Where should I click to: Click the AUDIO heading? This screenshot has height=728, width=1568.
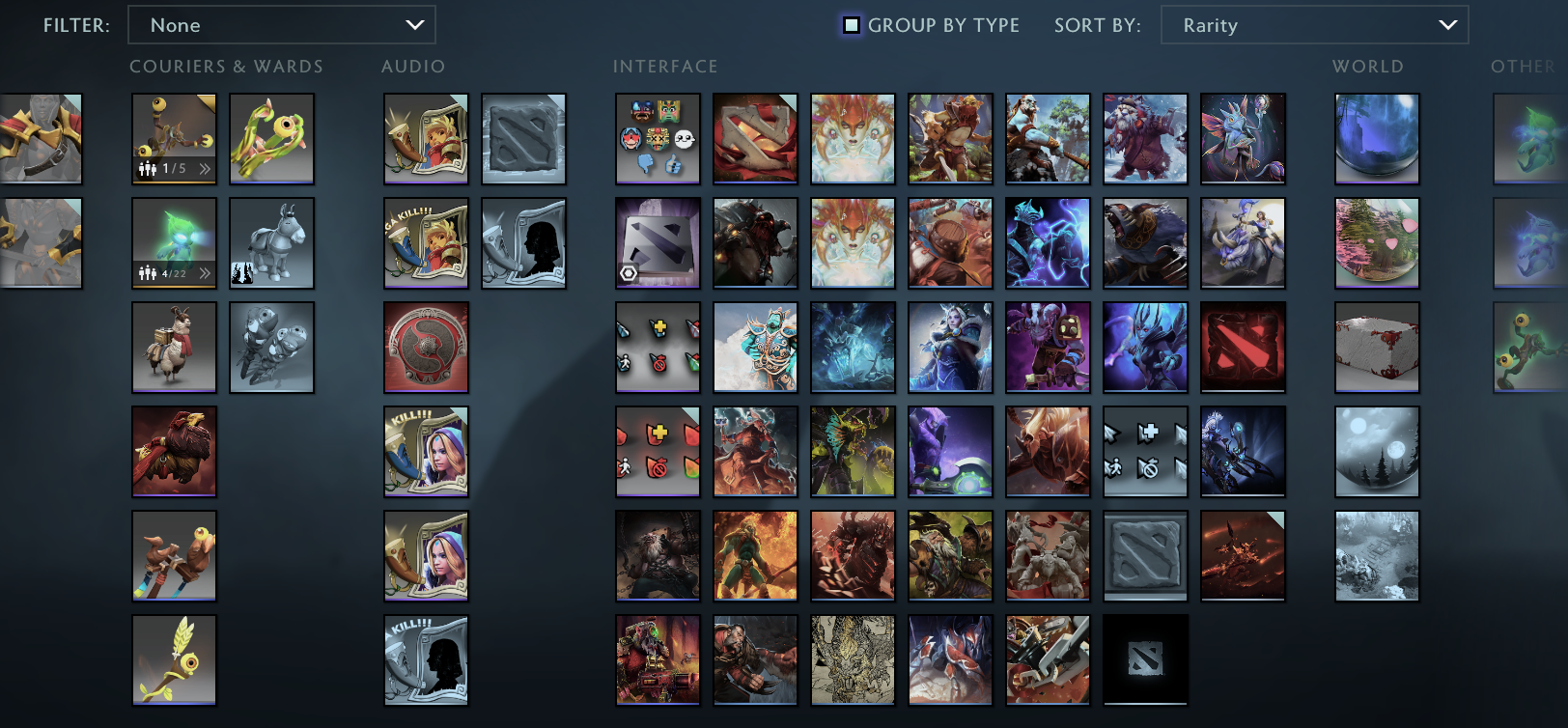click(x=413, y=66)
